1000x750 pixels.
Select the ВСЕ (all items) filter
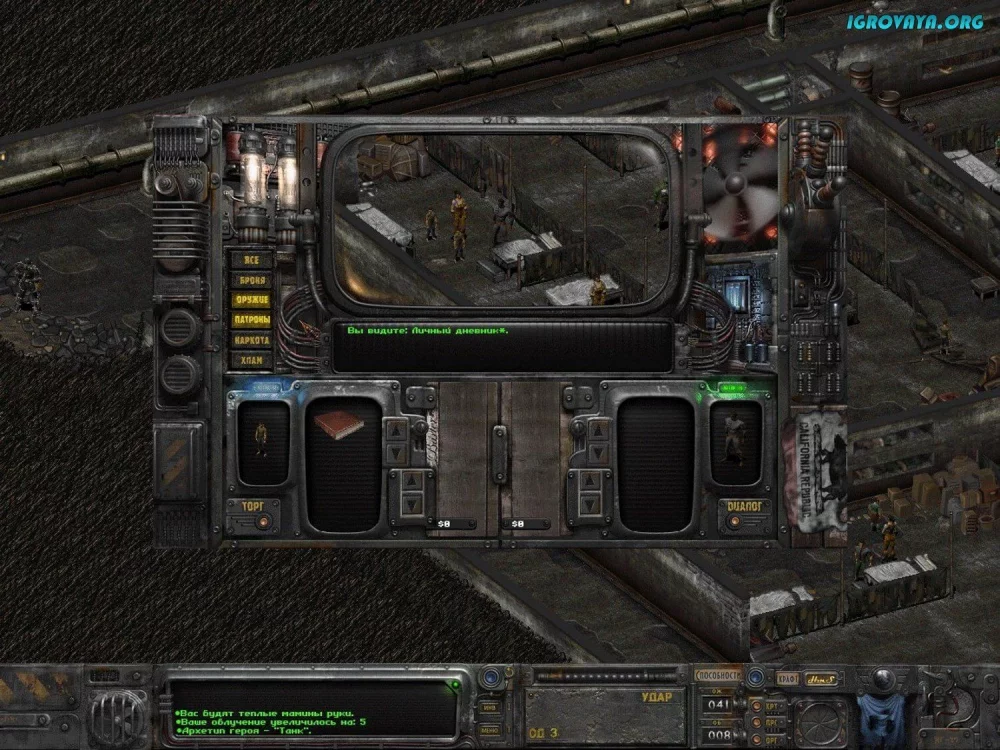(x=251, y=259)
